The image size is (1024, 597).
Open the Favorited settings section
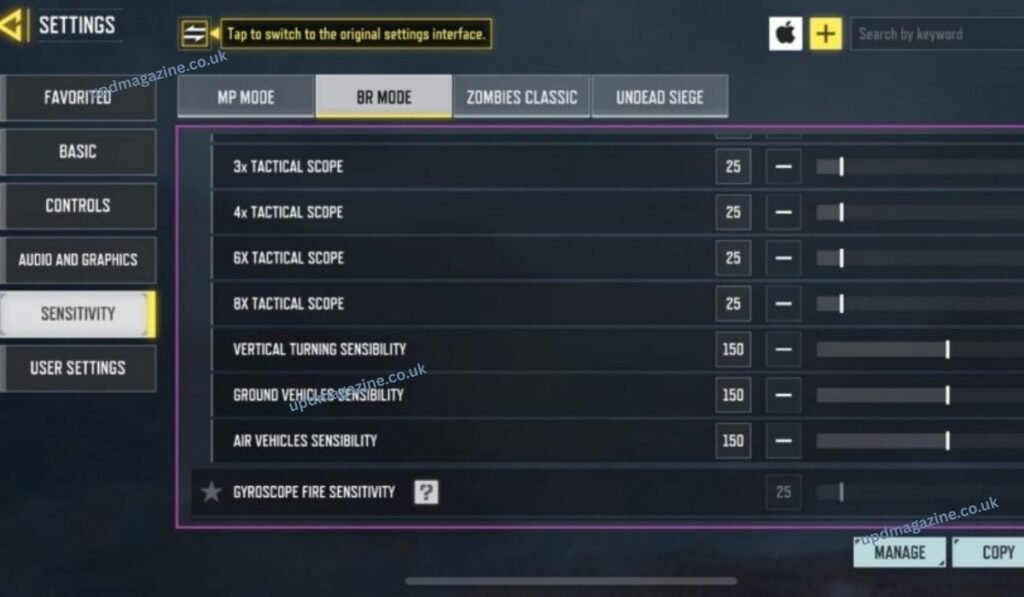78,98
